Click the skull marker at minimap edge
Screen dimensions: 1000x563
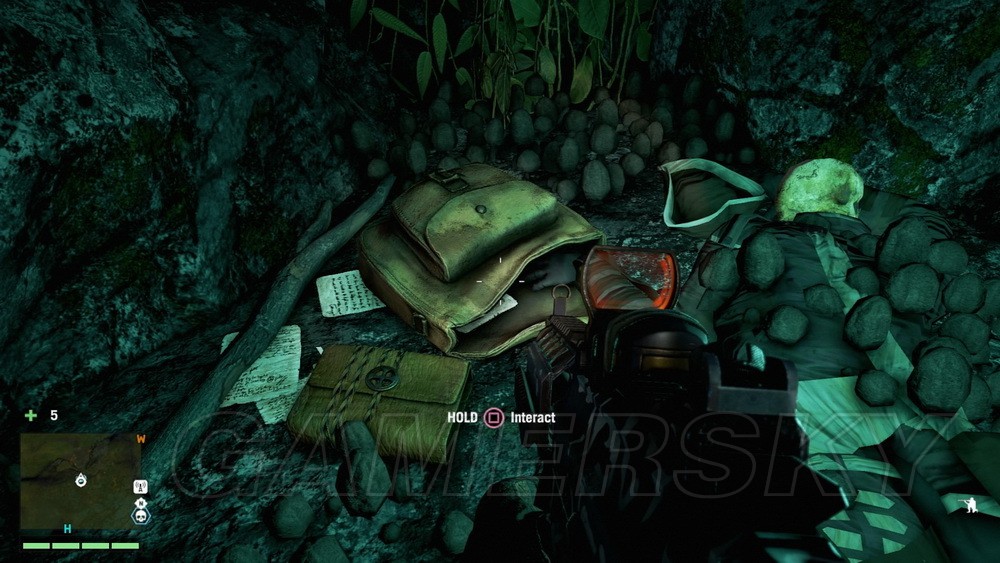click(x=141, y=516)
